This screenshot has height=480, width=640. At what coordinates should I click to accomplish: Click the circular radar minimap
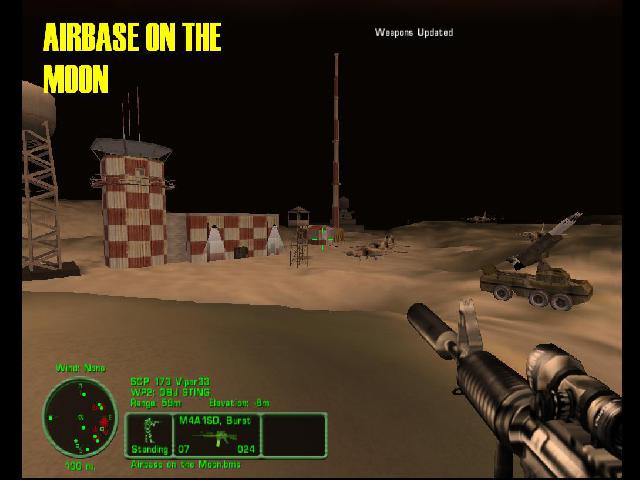pyautogui.click(x=73, y=417)
